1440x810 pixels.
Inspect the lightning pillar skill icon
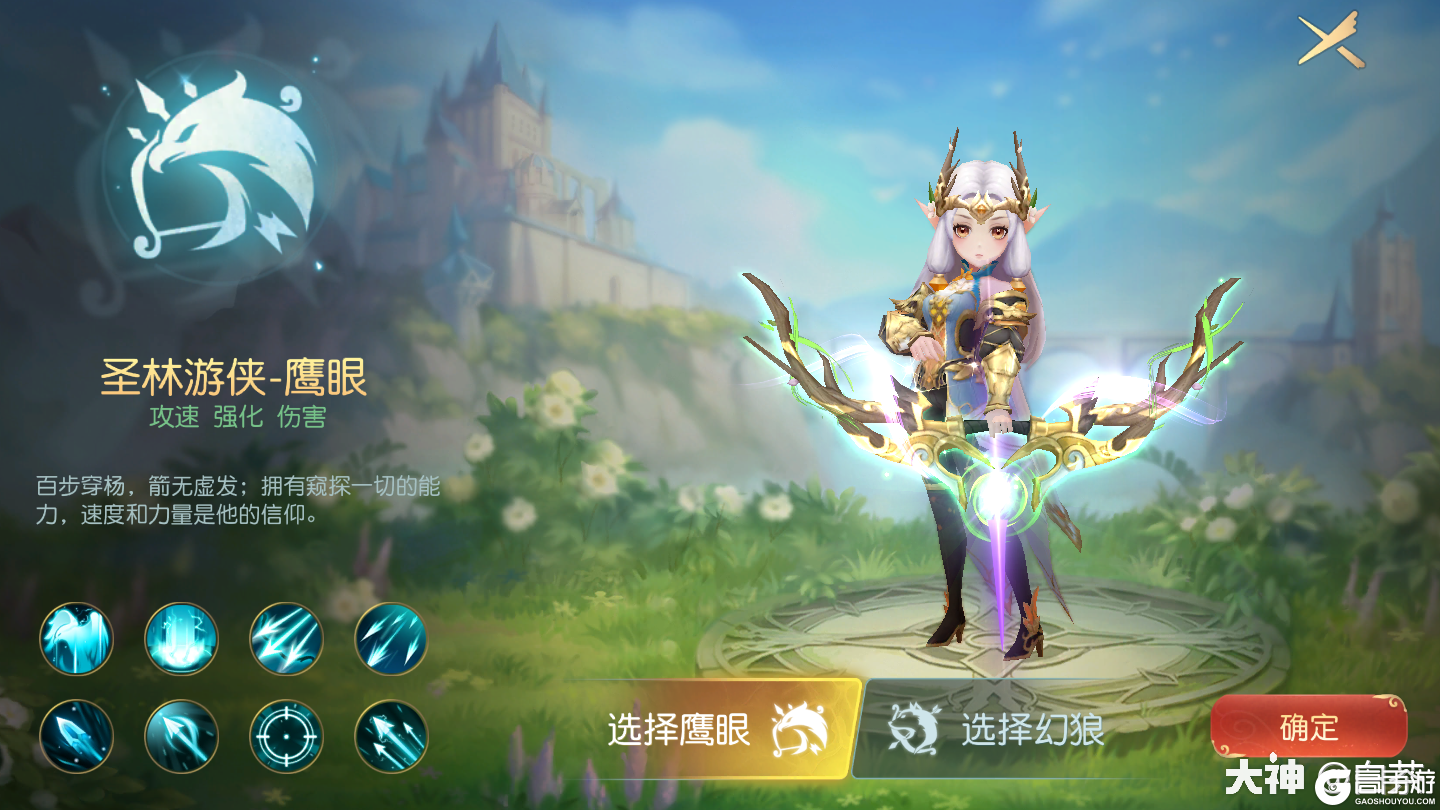pyautogui.click(x=181, y=639)
